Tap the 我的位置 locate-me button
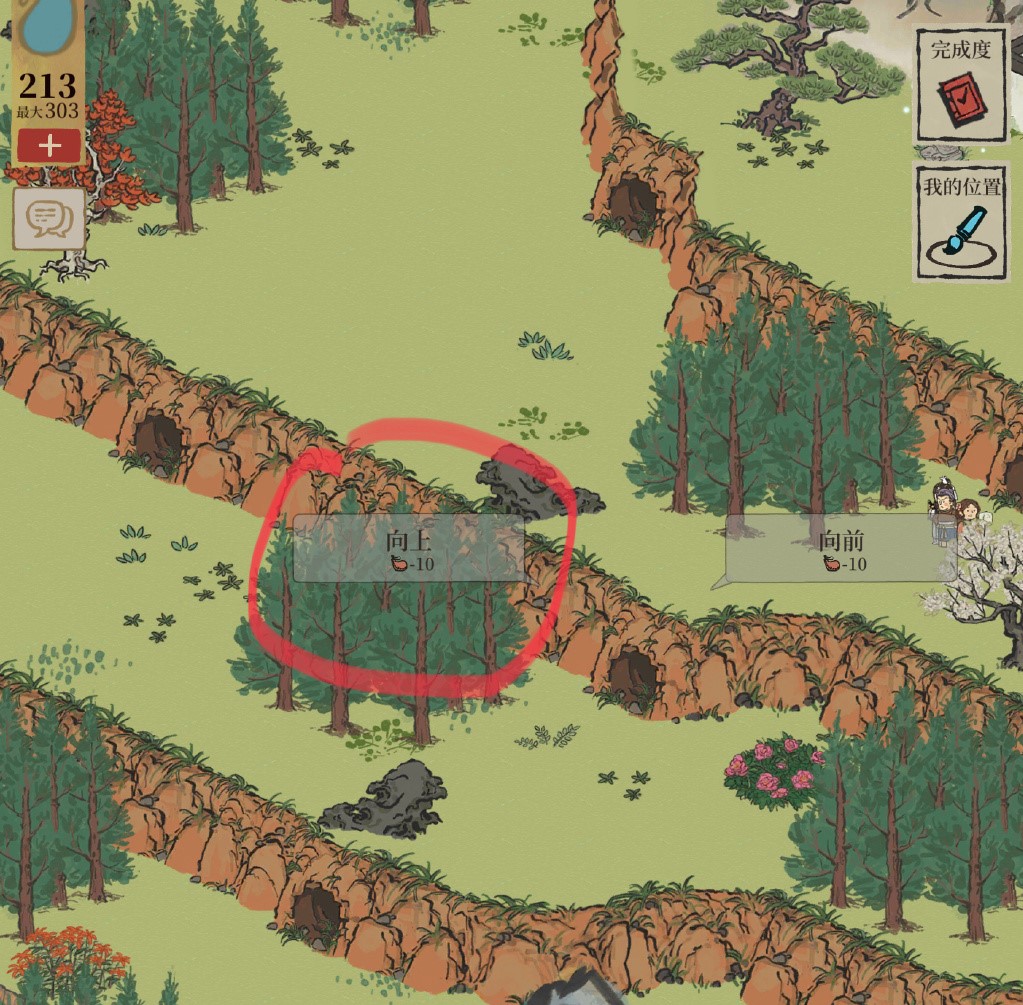The width and height of the screenshot is (1023, 1005). tap(961, 223)
